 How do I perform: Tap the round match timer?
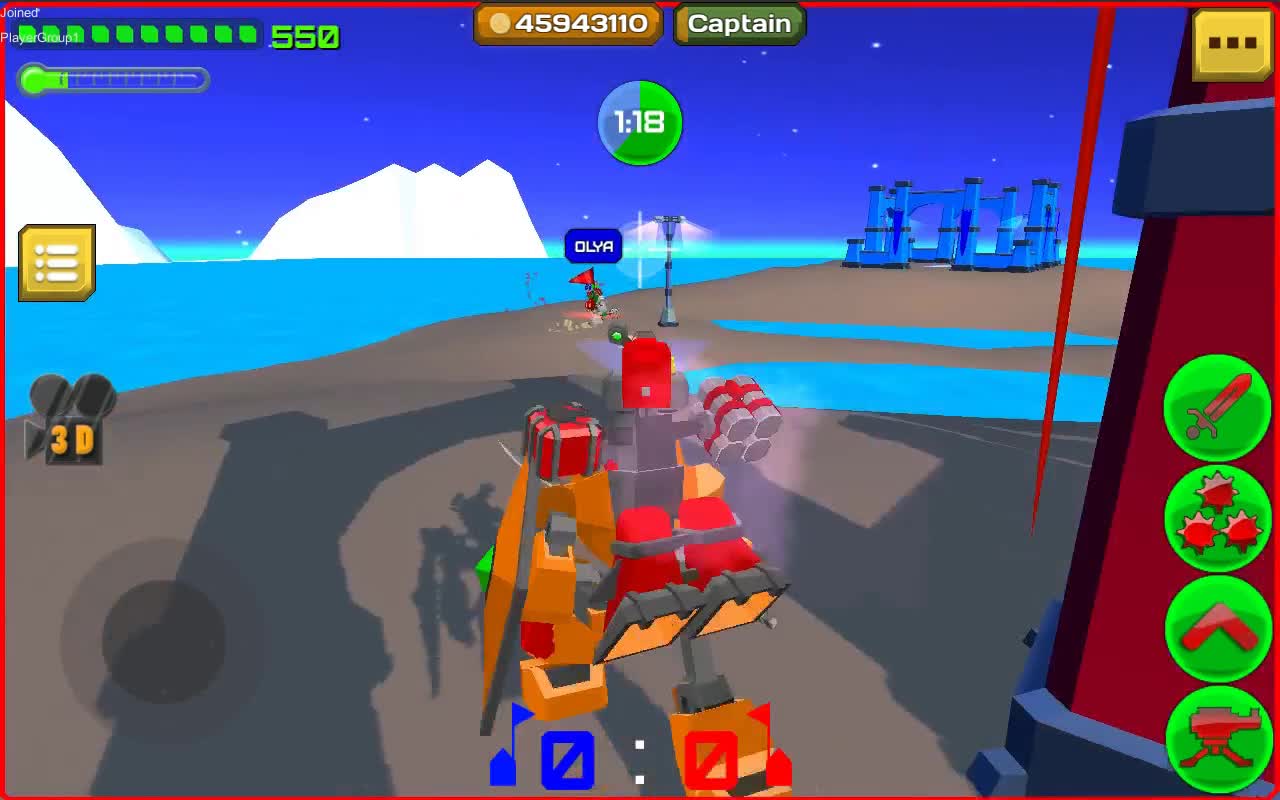click(x=639, y=122)
